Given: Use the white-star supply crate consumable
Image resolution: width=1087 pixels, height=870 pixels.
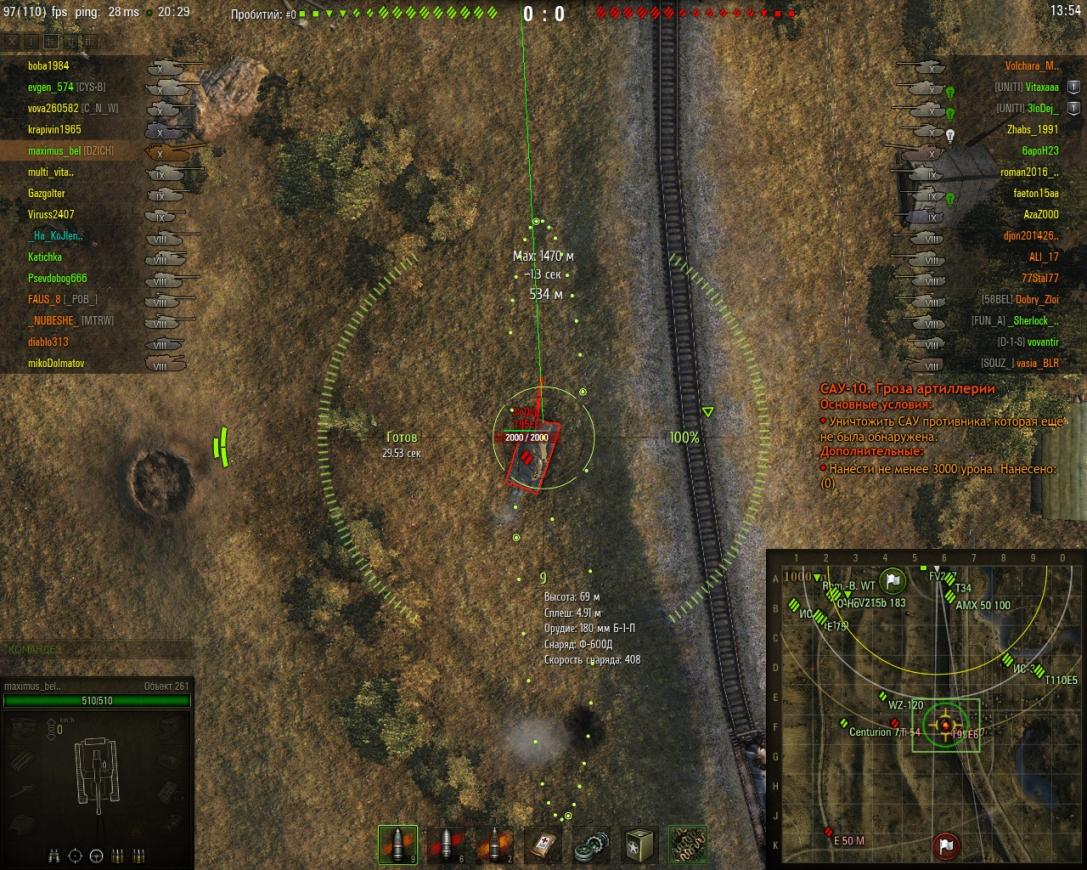Looking at the screenshot, I should 640,845.
